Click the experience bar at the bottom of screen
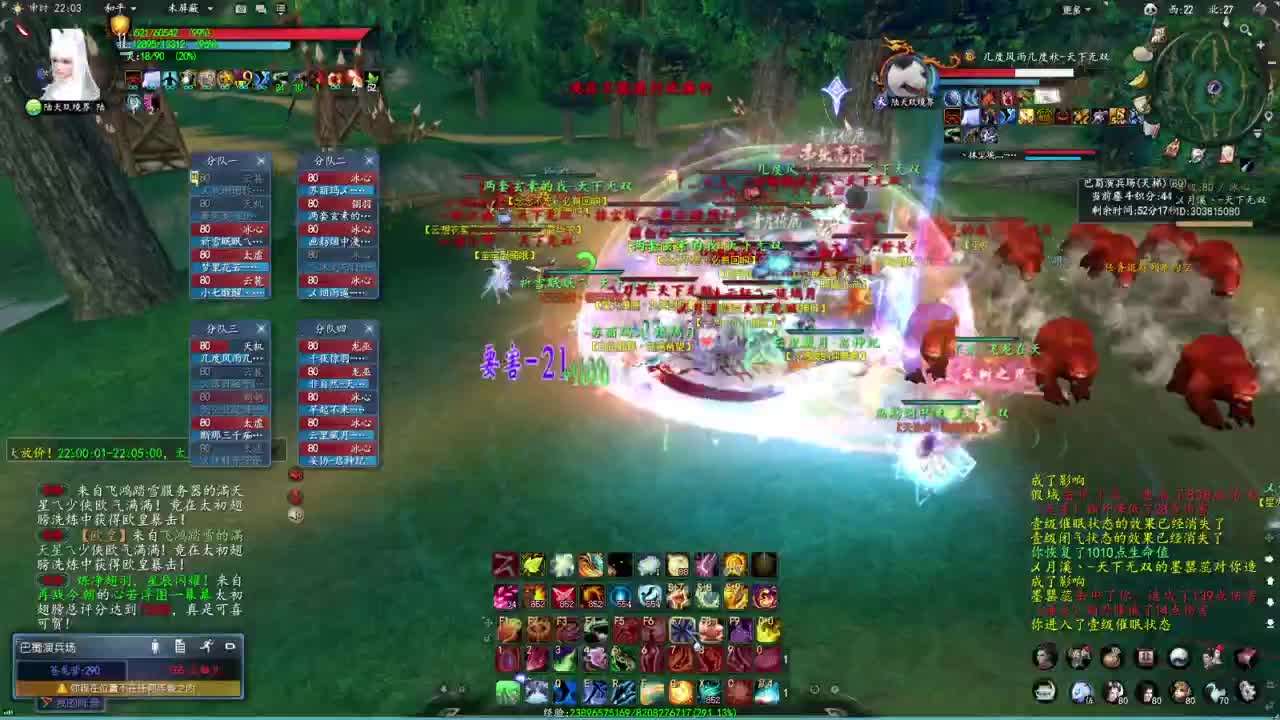The image size is (1280, 720). (x=640, y=714)
